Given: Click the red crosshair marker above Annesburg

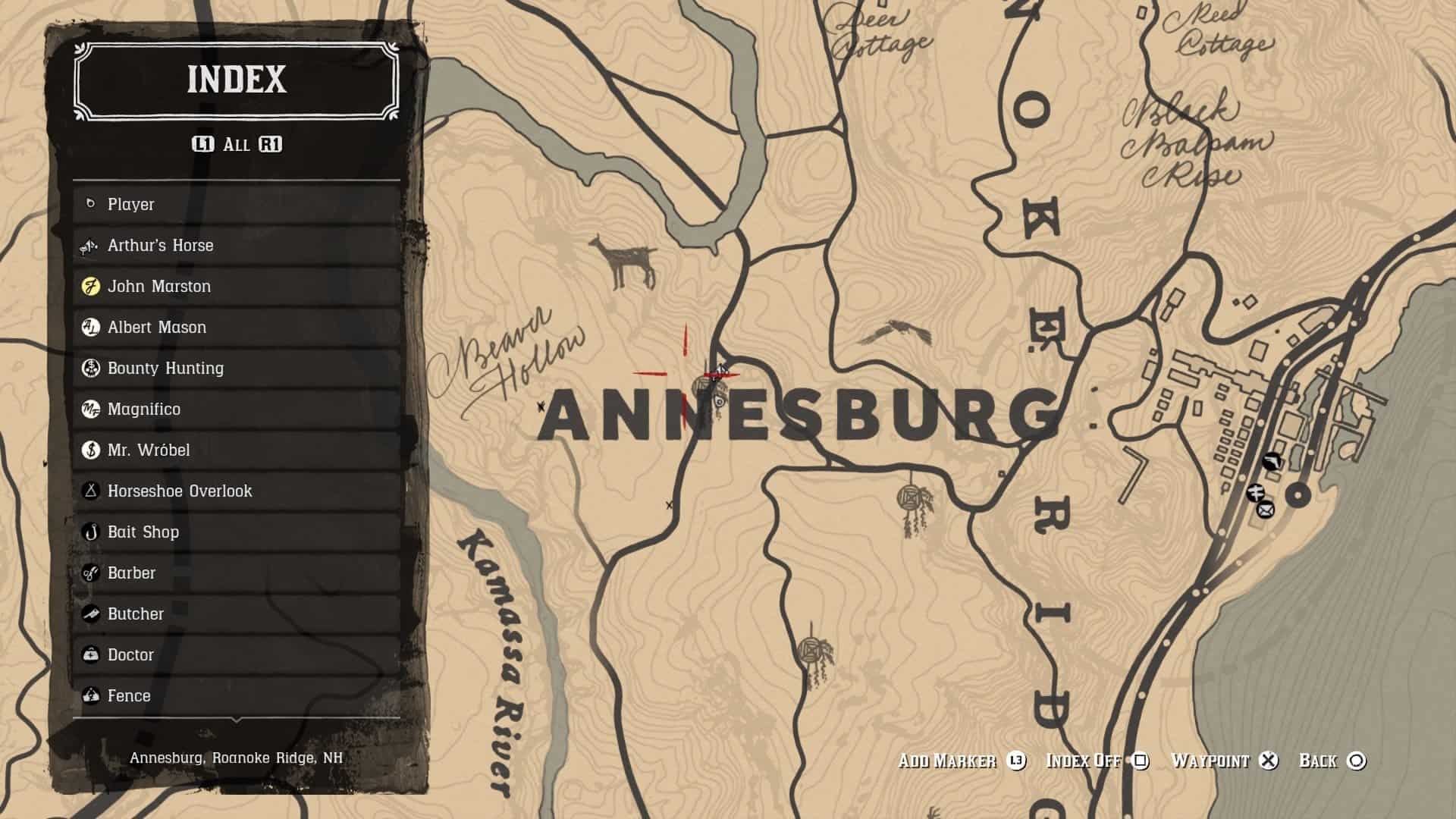Looking at the screenshot, I should tap(686, 372).
